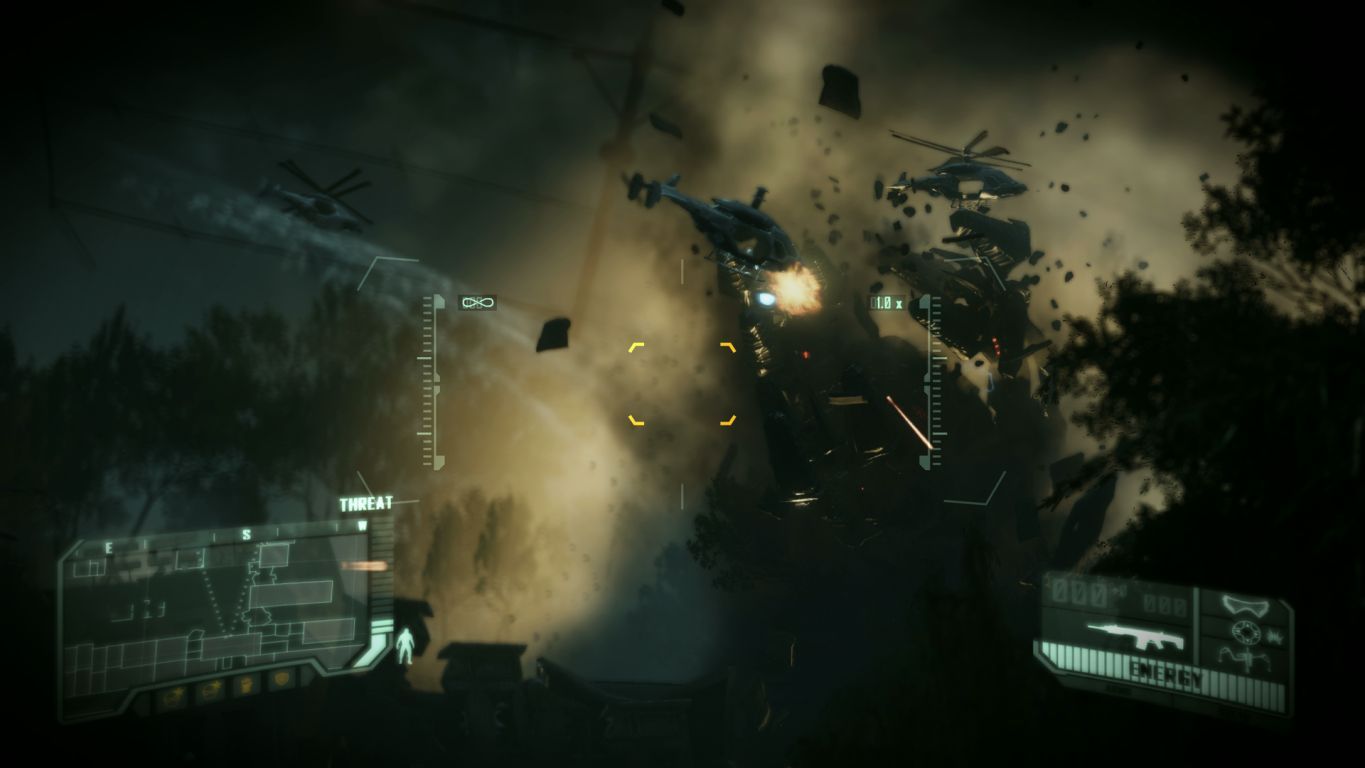Image resolution: width=1365 pixels, height=768 pixels.
Task: Click the shield-shaped objective icon below the minimap
Action: [x=280, y=680]
